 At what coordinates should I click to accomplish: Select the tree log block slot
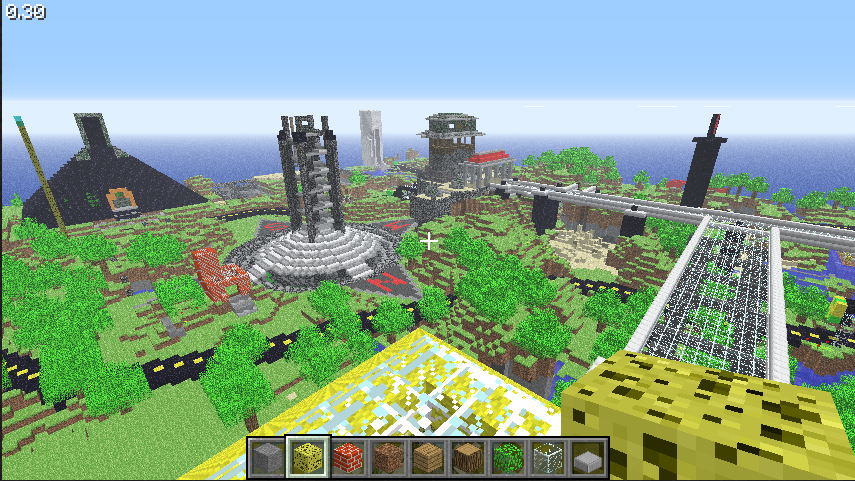point(468,458)
